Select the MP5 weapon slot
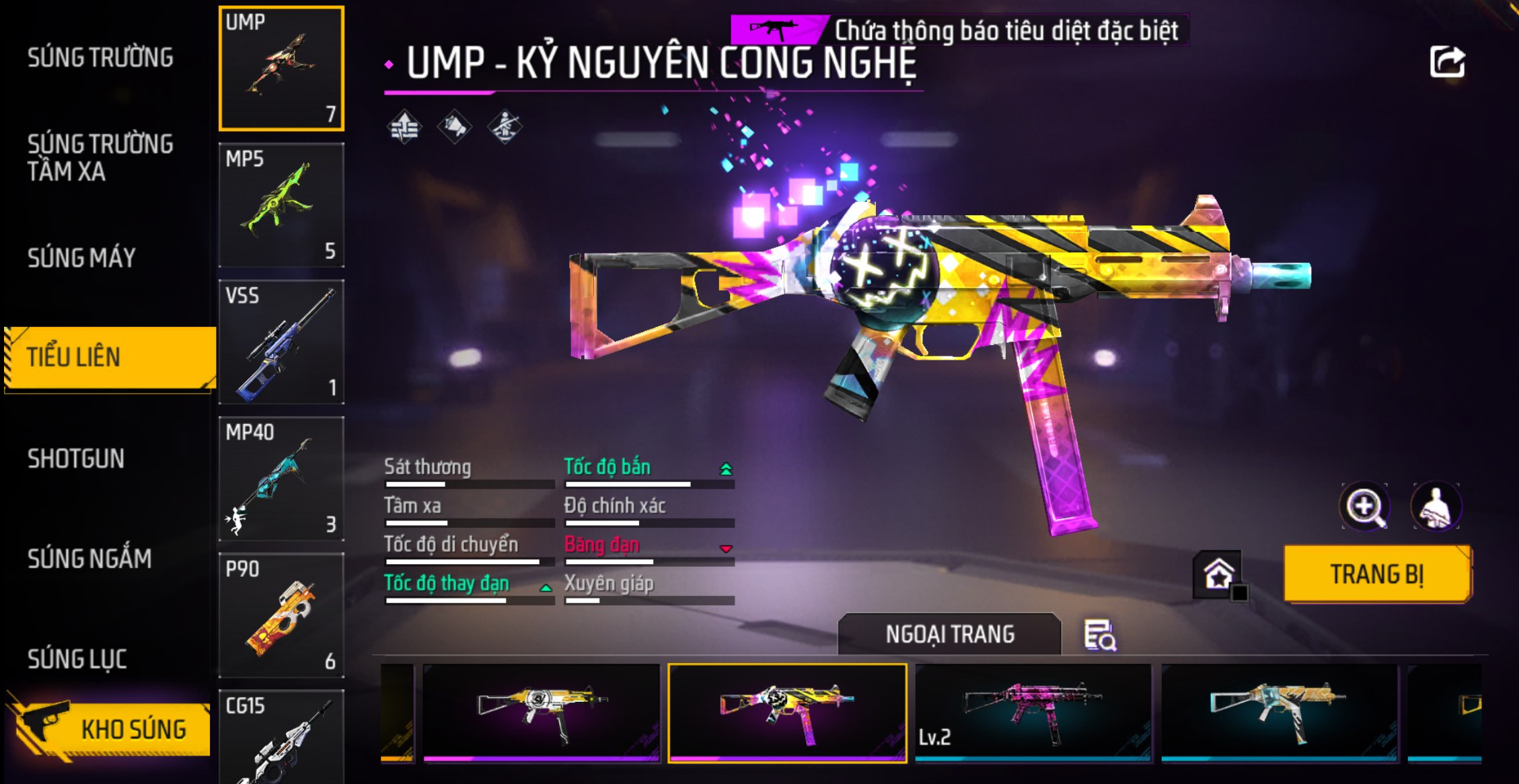 click(281, 205)
